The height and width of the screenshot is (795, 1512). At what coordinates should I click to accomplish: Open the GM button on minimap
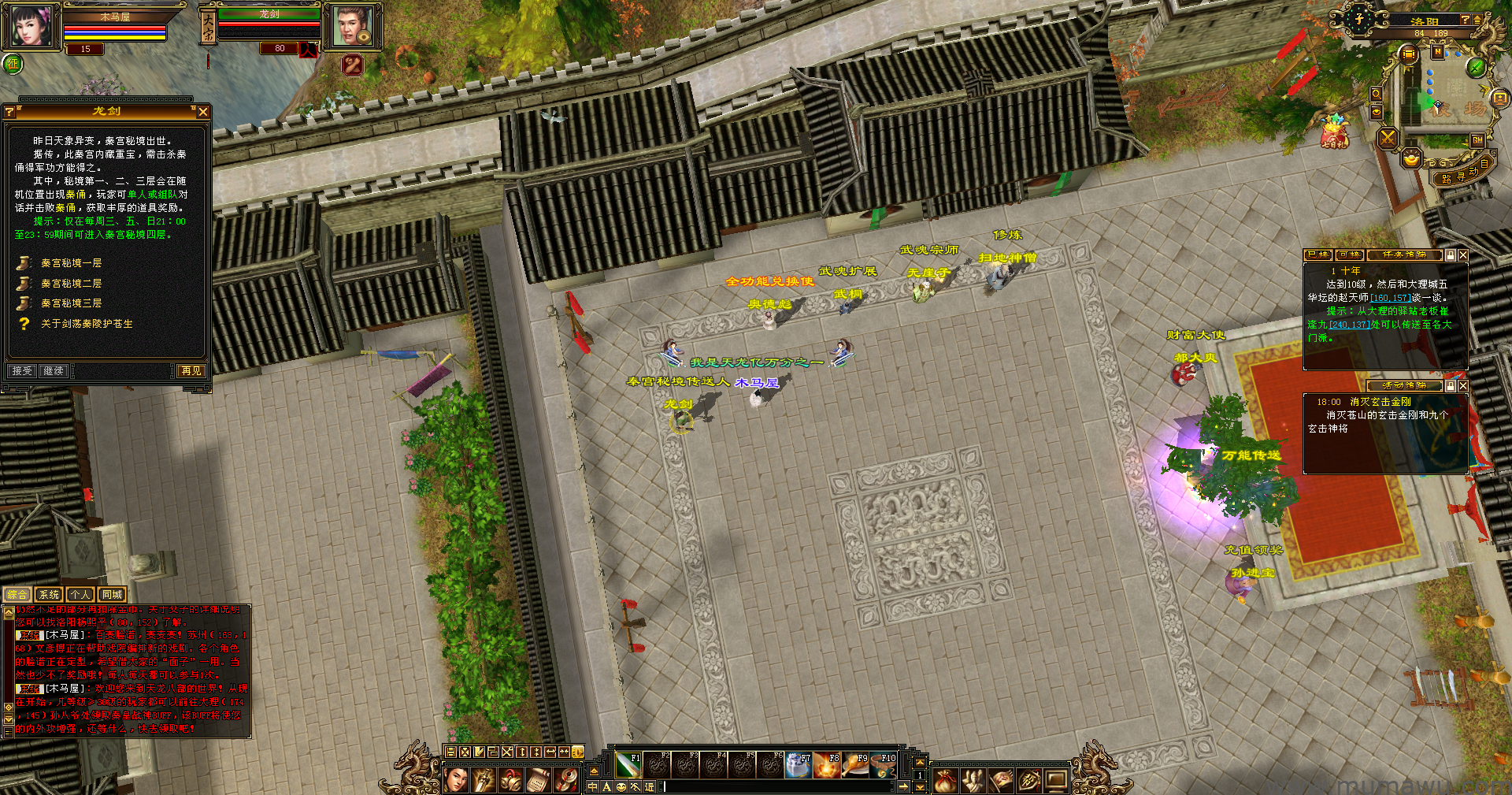(x=1477, y=140)
